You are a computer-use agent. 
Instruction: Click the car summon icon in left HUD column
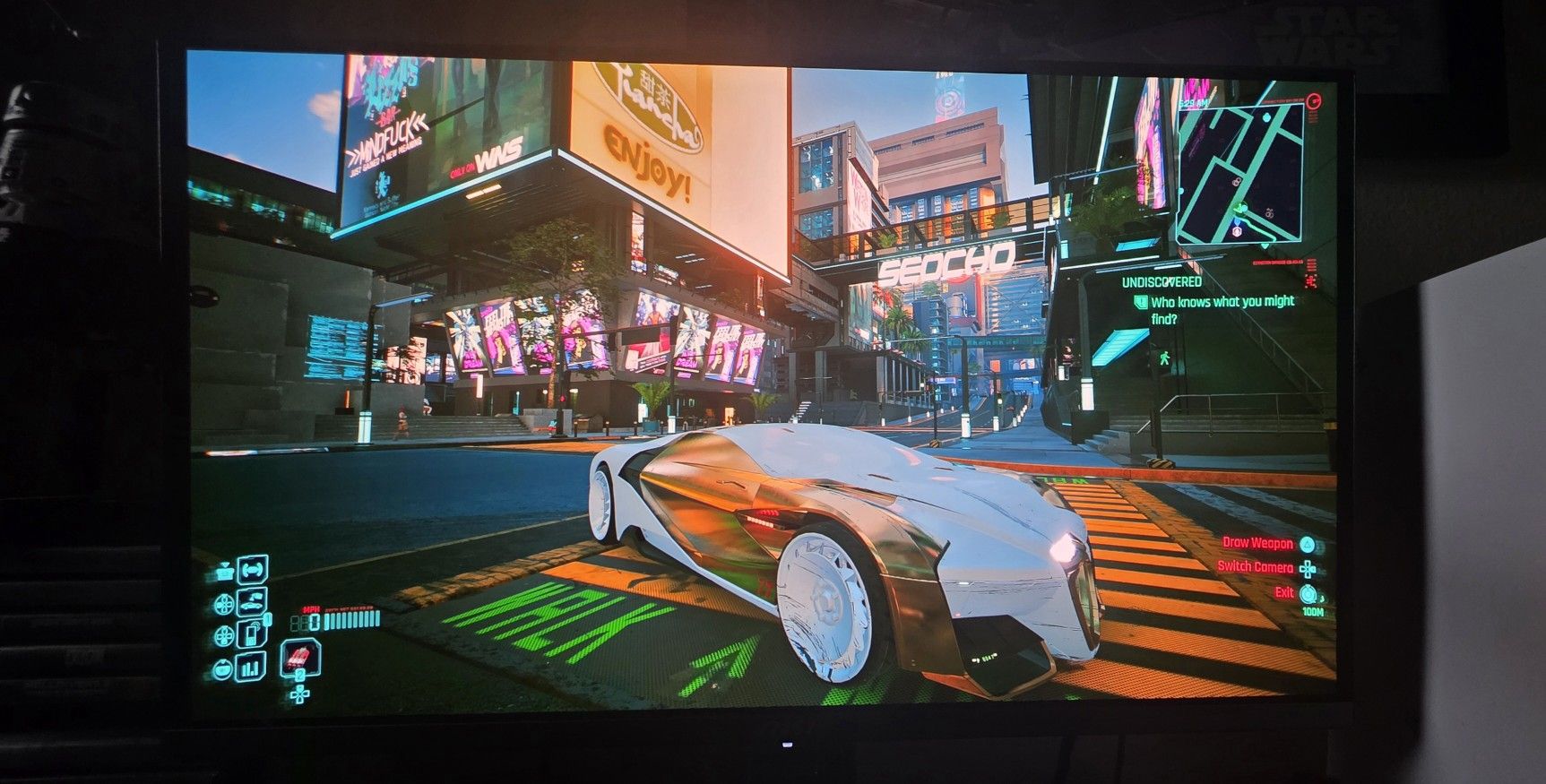(x=252, y=600)
